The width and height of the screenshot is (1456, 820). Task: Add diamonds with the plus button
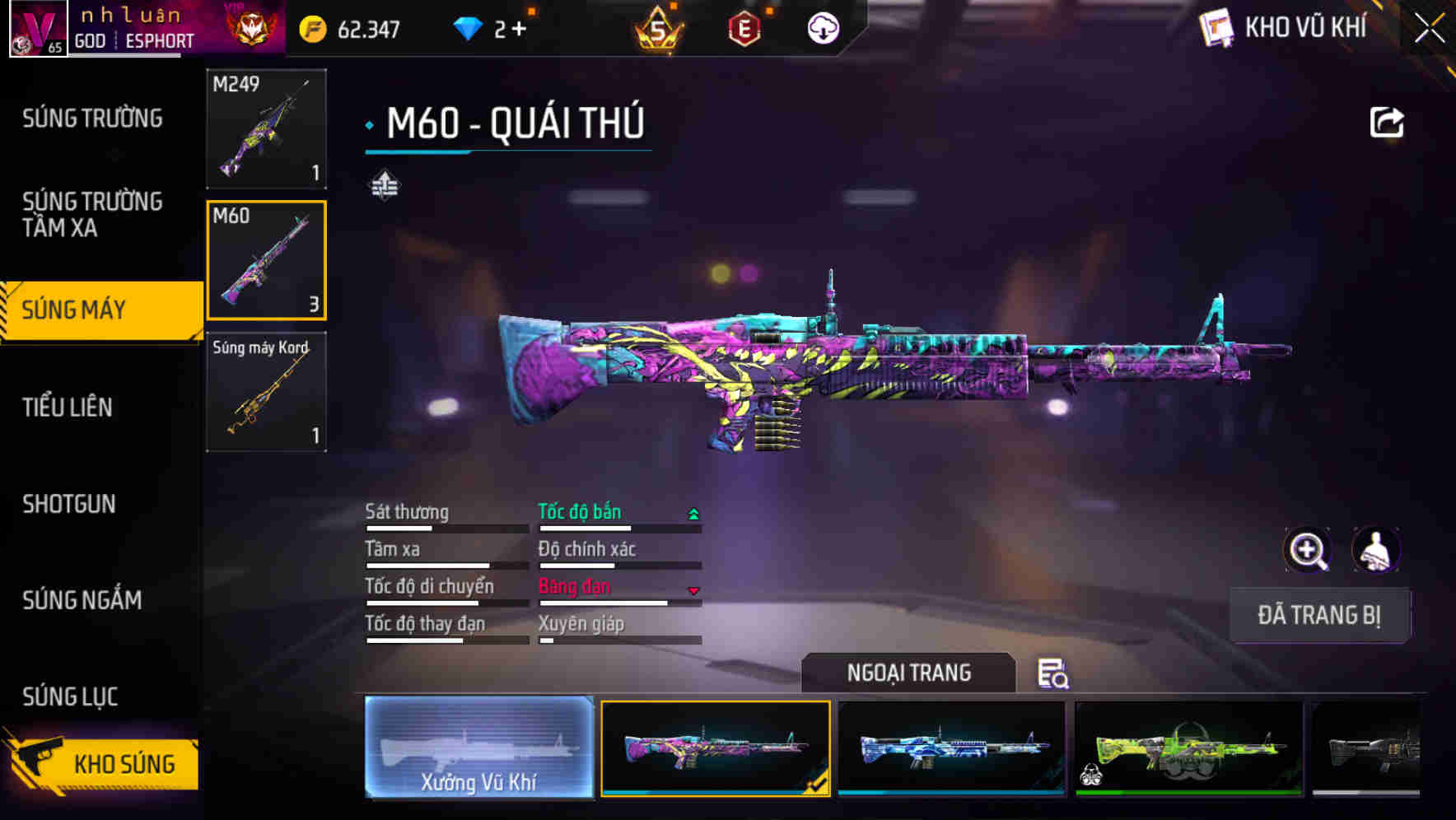point(519,30)
